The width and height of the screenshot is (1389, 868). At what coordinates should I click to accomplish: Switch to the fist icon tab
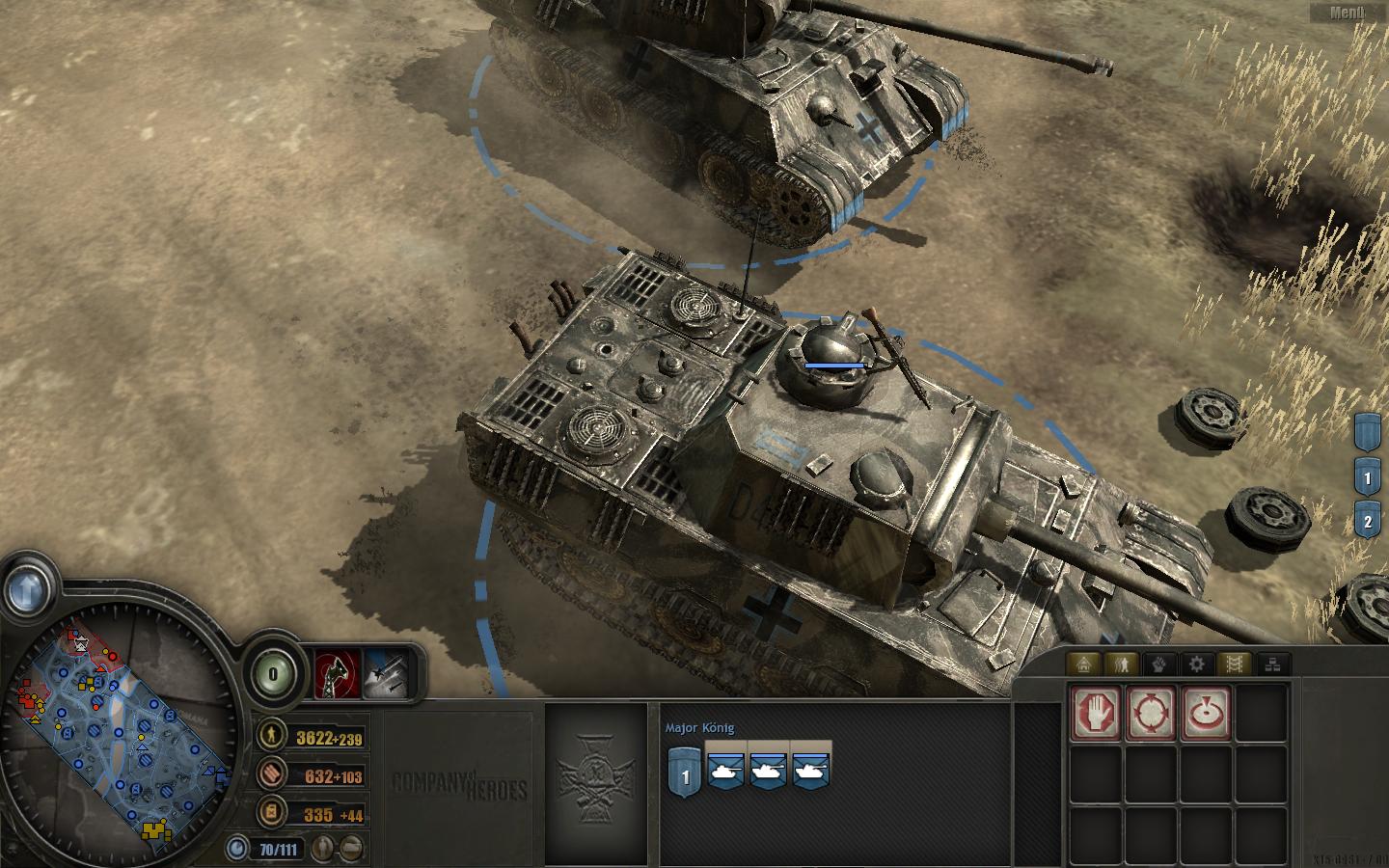click(x=1159, y=664)
